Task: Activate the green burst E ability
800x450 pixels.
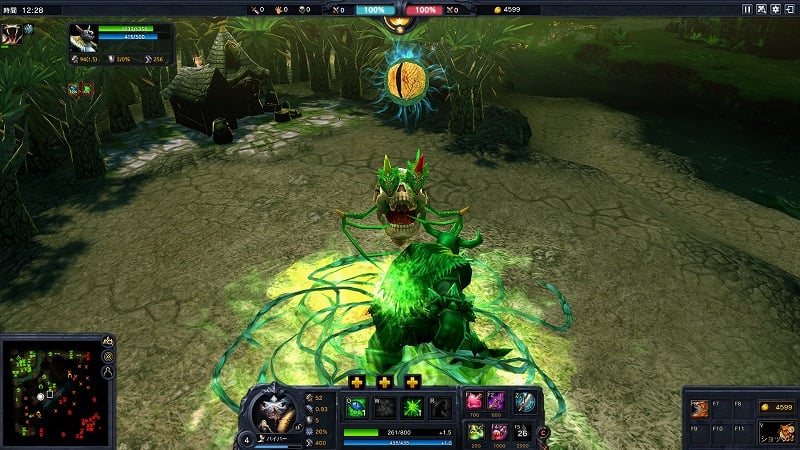Action: coord(411,407)
